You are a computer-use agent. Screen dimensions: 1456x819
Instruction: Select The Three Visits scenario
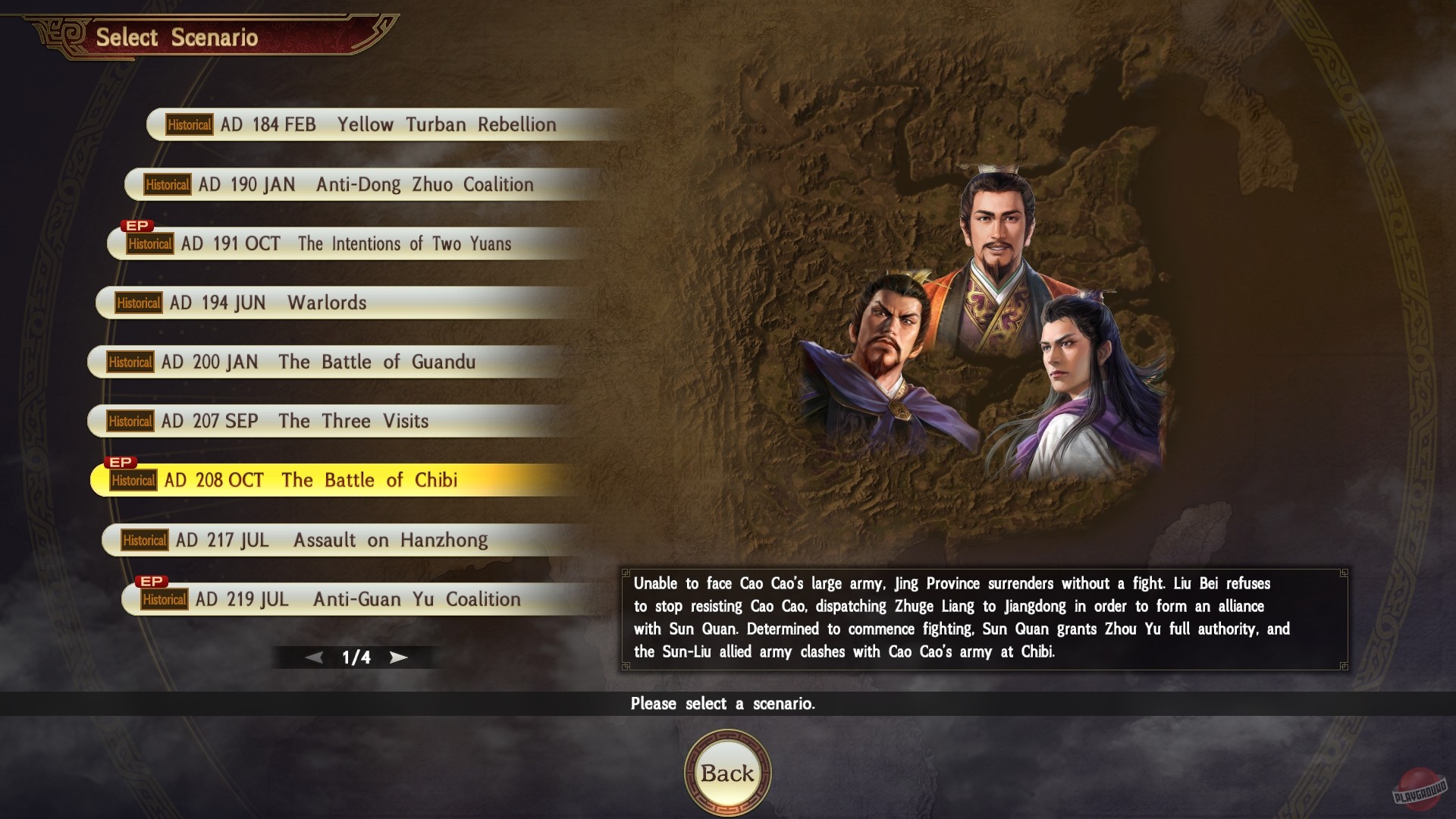[x=303, y=421]
